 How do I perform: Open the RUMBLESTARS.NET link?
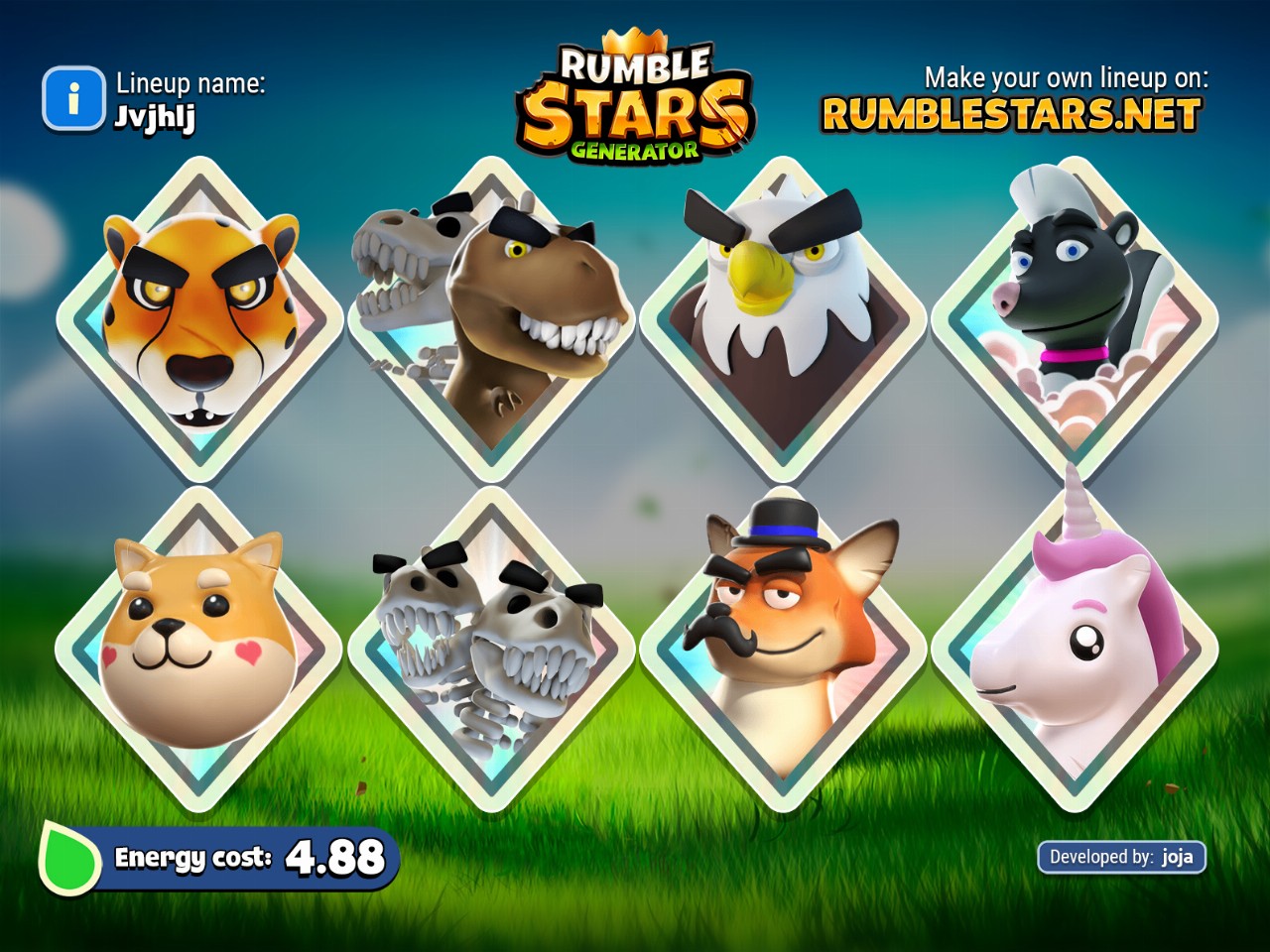[x=1011, y=114]
